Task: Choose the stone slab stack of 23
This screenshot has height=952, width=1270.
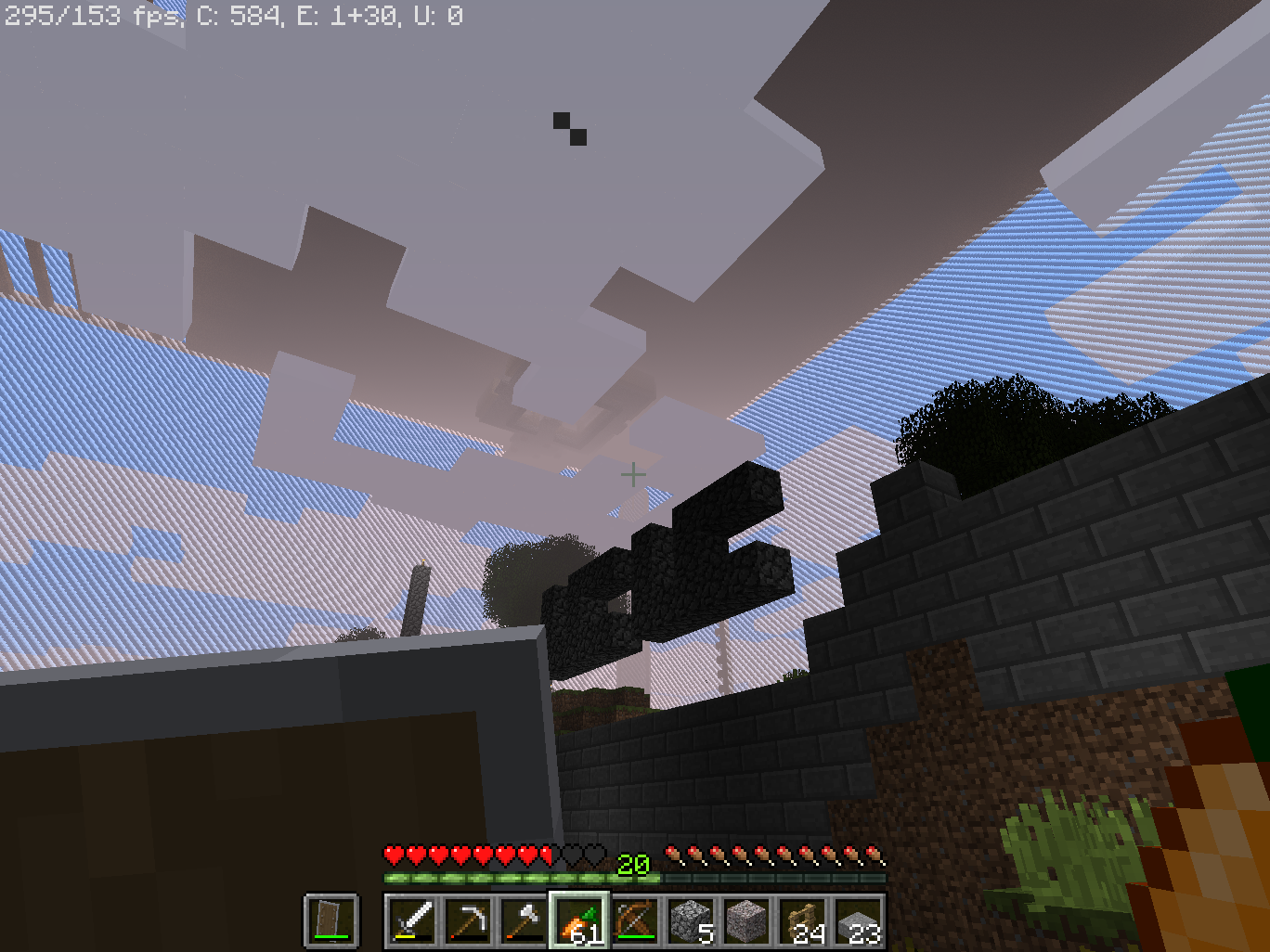Action: 859,921
